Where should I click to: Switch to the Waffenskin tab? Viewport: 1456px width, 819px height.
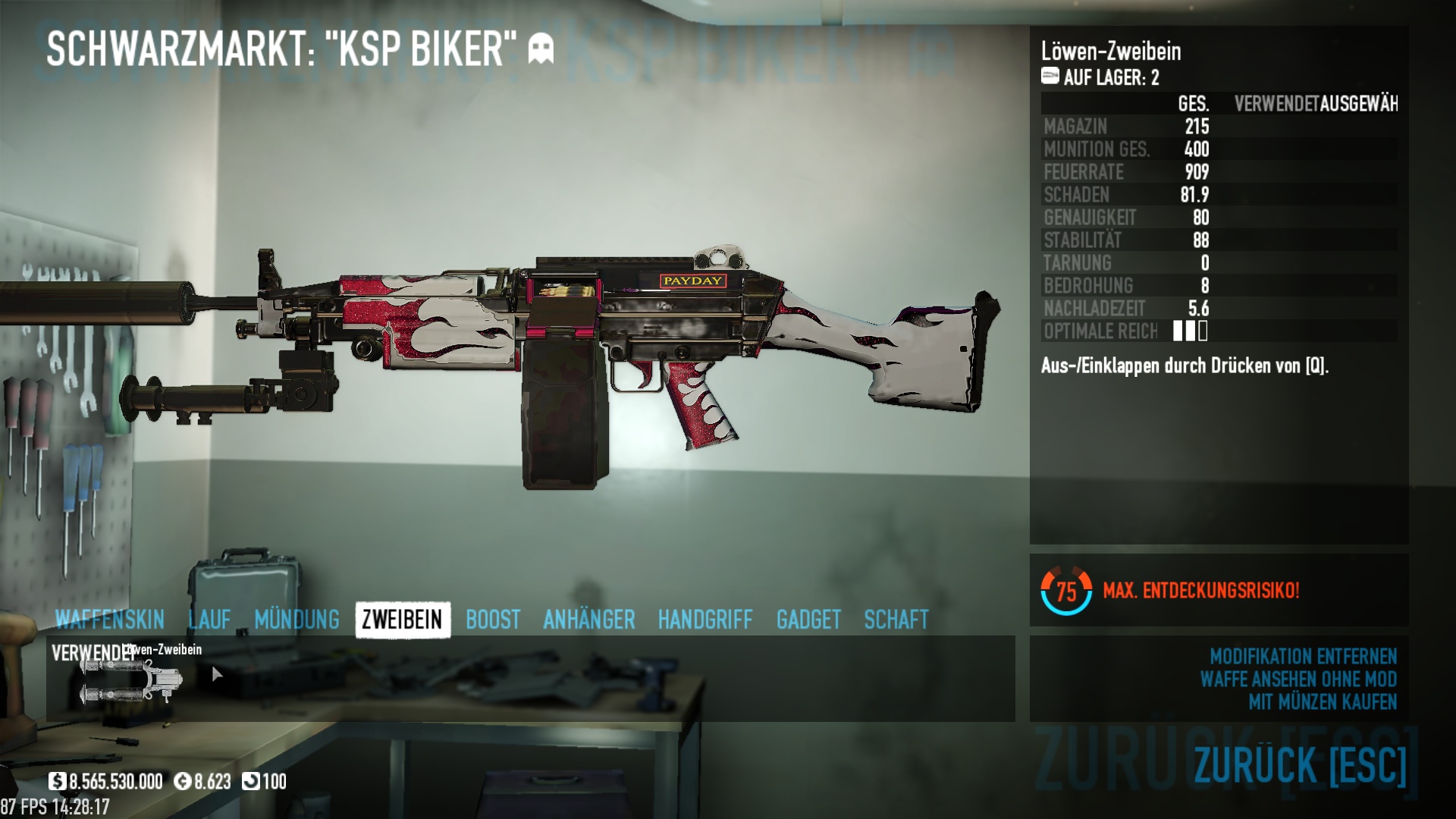(109, 620)
